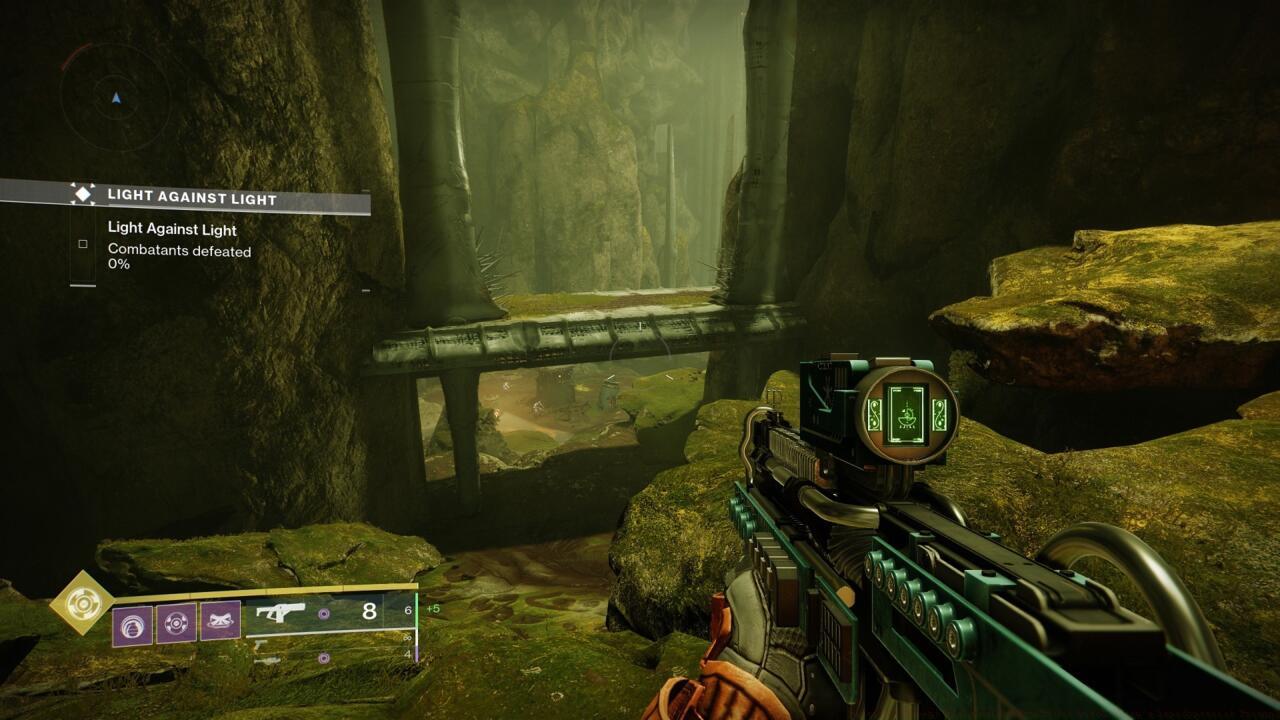
Task: Click the ammo counter showing 8
Action: [x=368, y=610]
